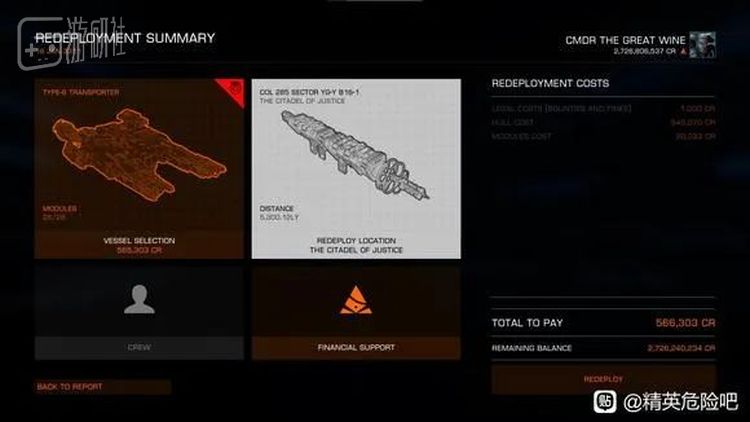Viewport: 750px width, 422px height.
Task: Open the Crew panel
Action: coord(140,312)
